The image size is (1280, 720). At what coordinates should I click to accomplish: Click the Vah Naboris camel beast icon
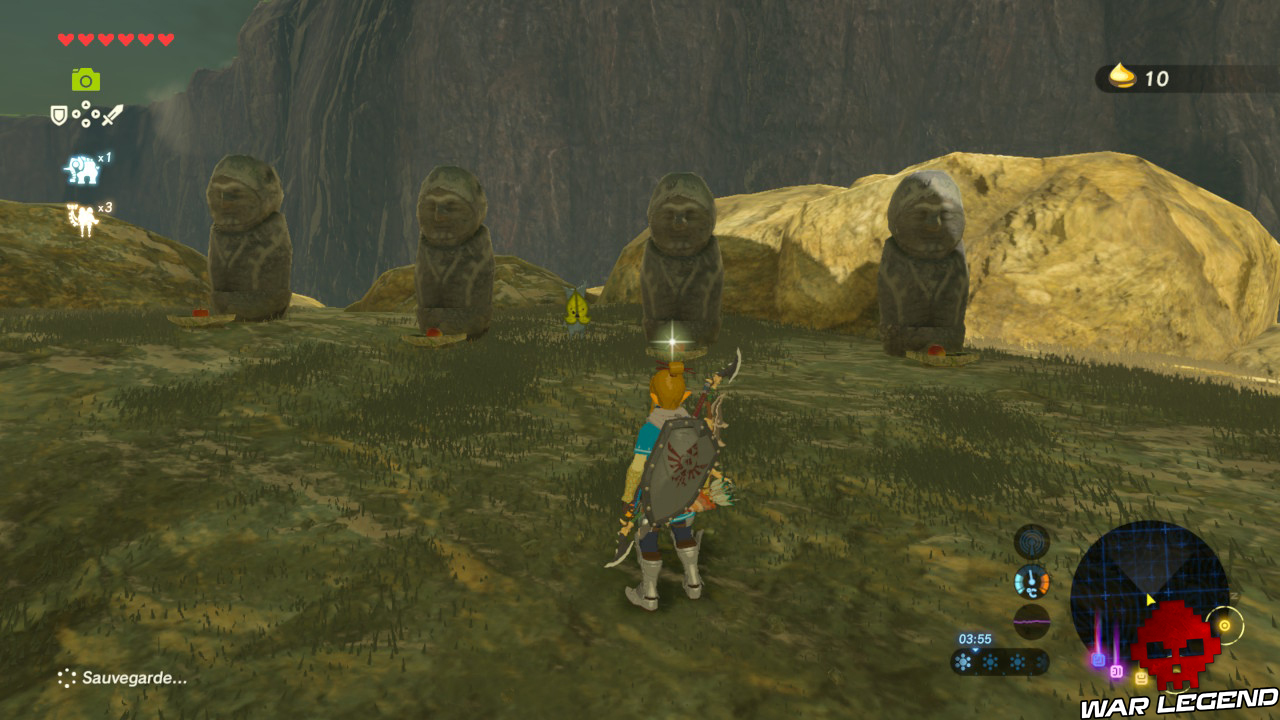(x=82, y=217)
